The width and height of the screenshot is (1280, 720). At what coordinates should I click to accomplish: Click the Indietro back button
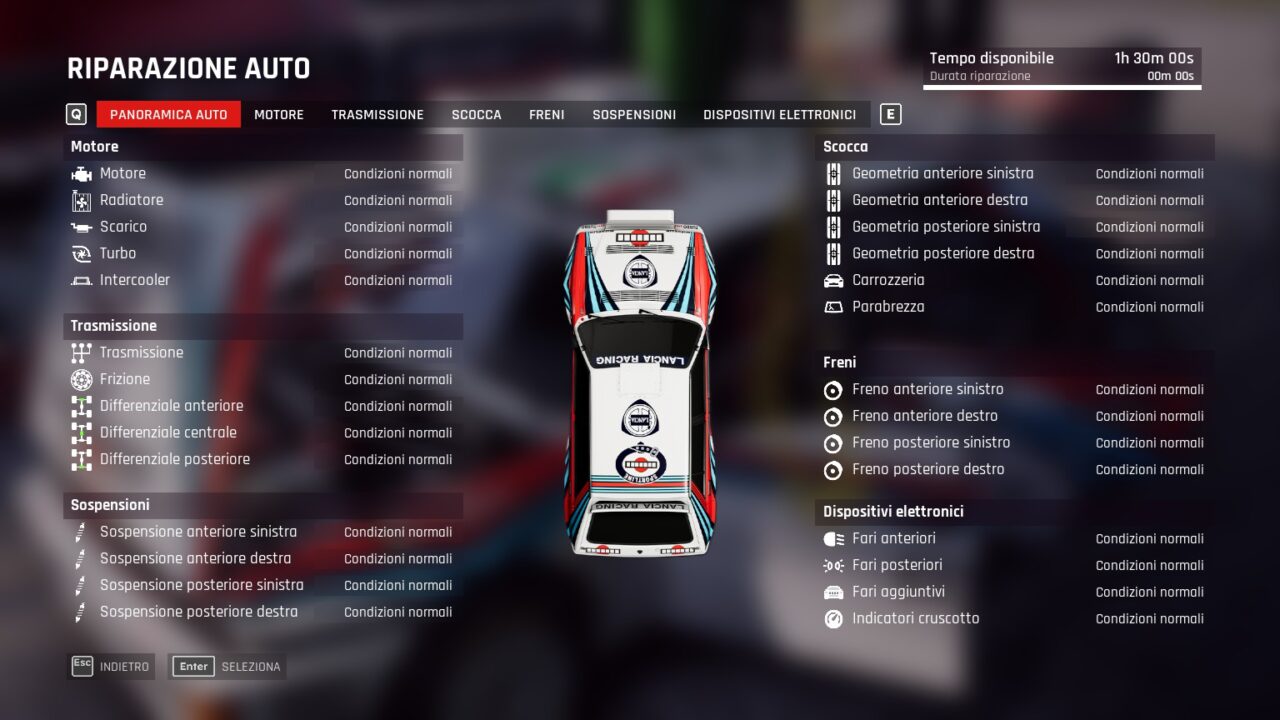click(x=110, y=665)
